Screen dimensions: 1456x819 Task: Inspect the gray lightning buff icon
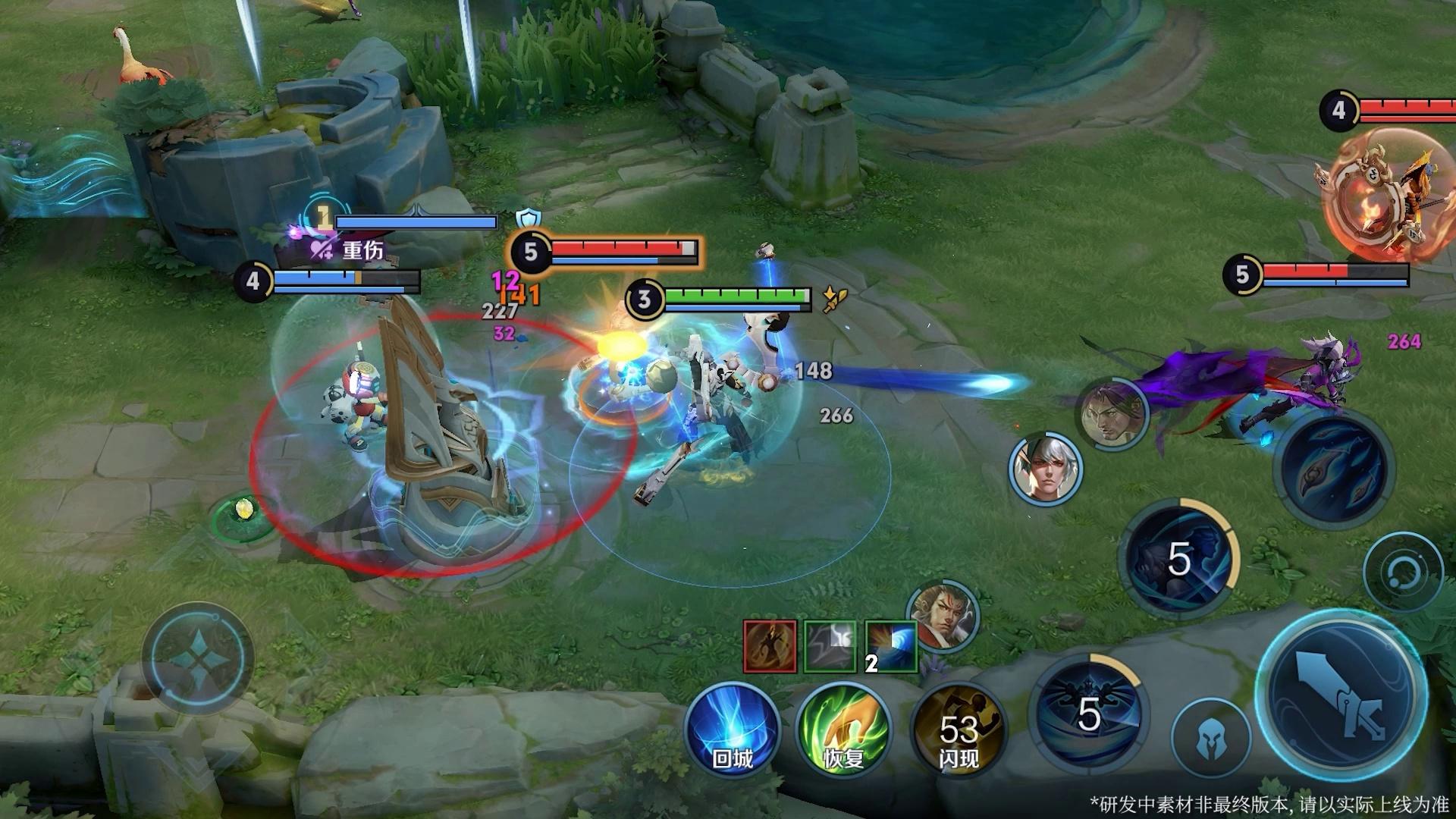tap(830, 646)
